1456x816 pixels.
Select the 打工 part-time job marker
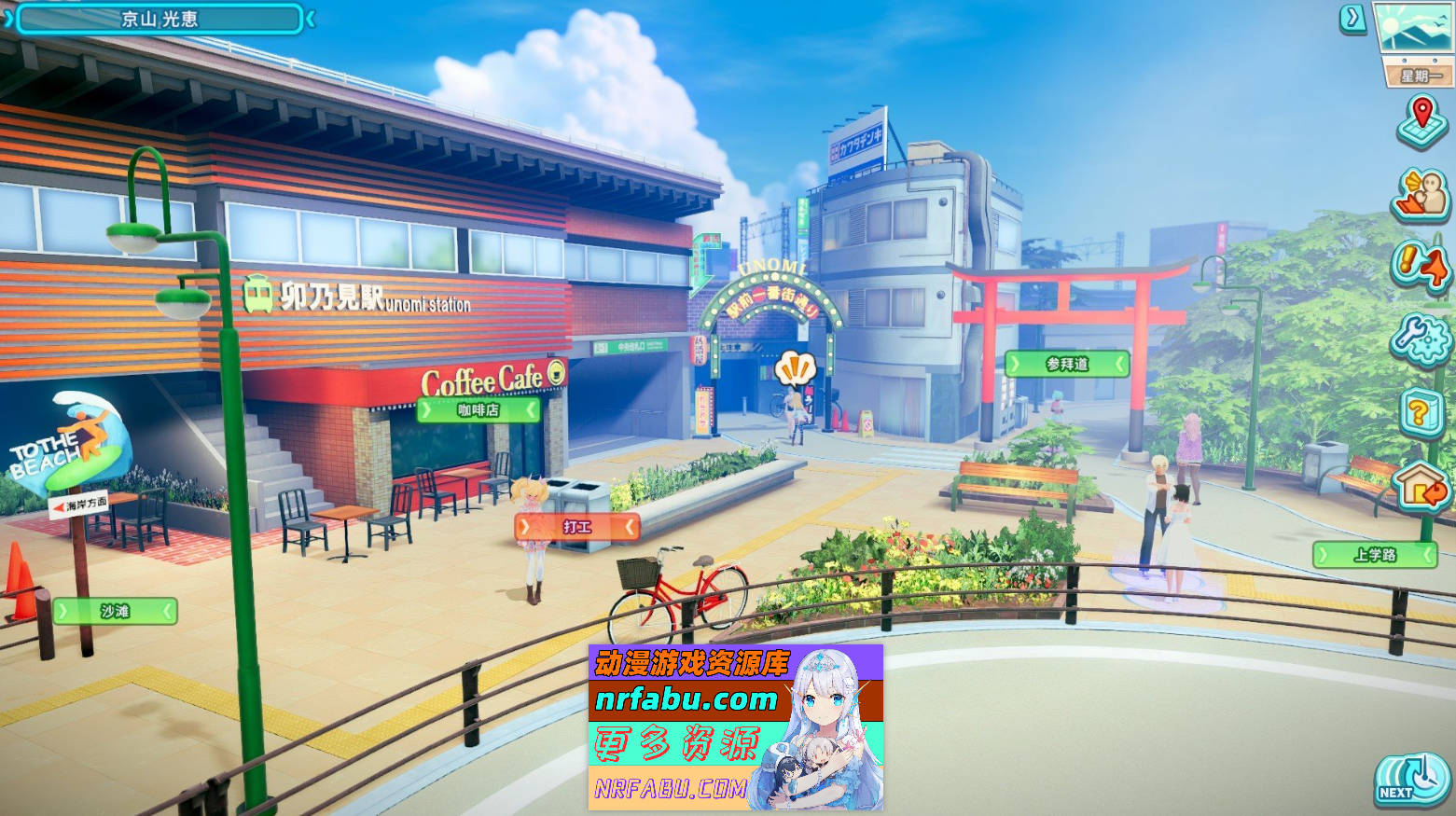(x=575, y=527)
